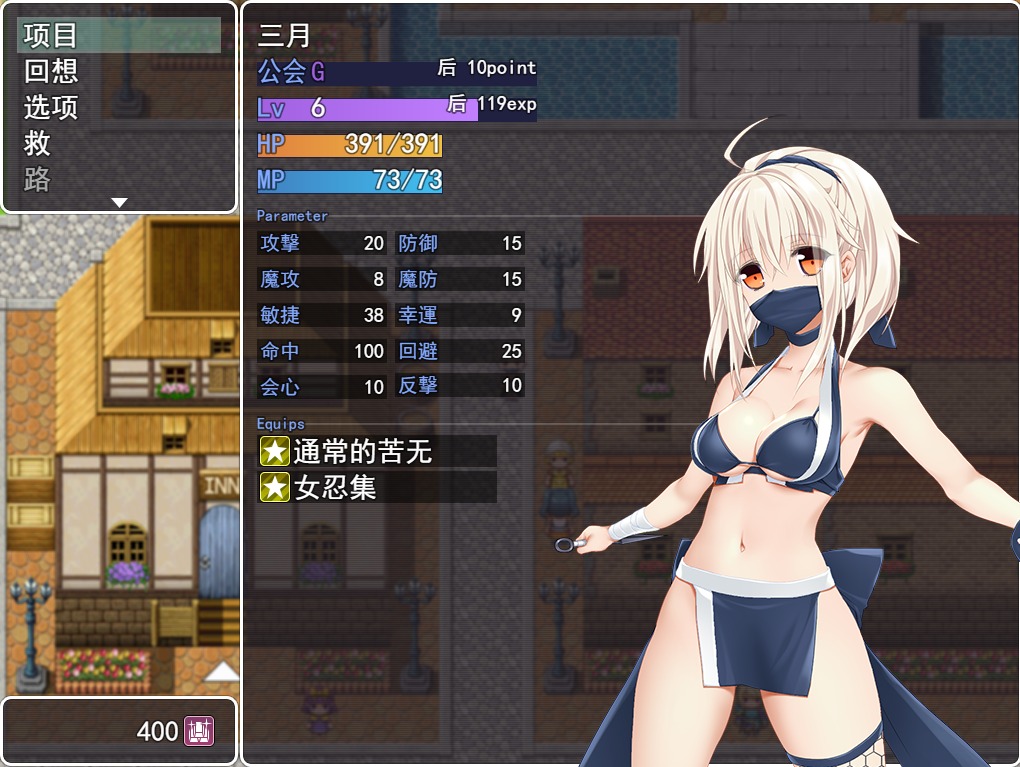Viewport: 1020px width, 767px height.
Task: Choose the 选项 menu entry
Action: click(118, 107)
